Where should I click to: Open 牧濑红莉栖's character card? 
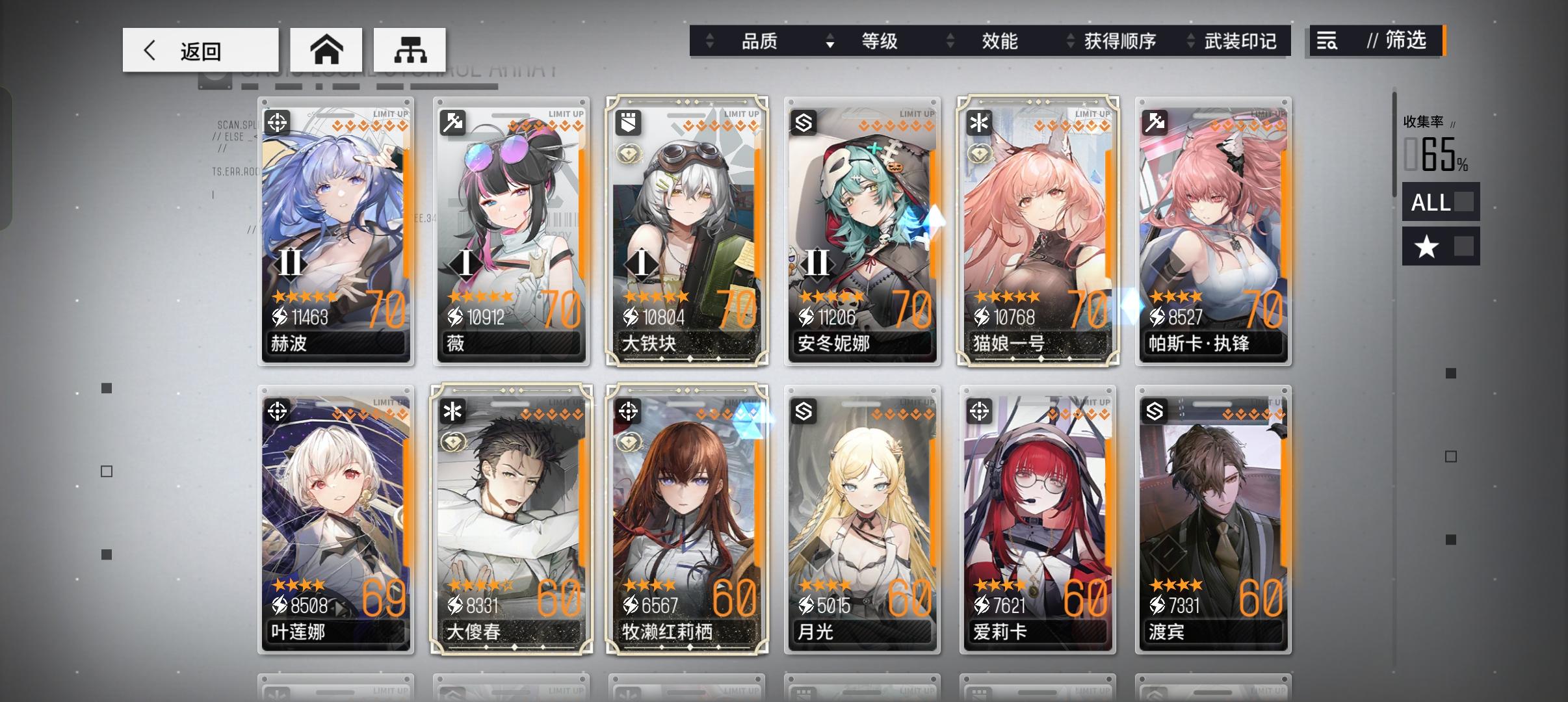(x=687, y=520)
